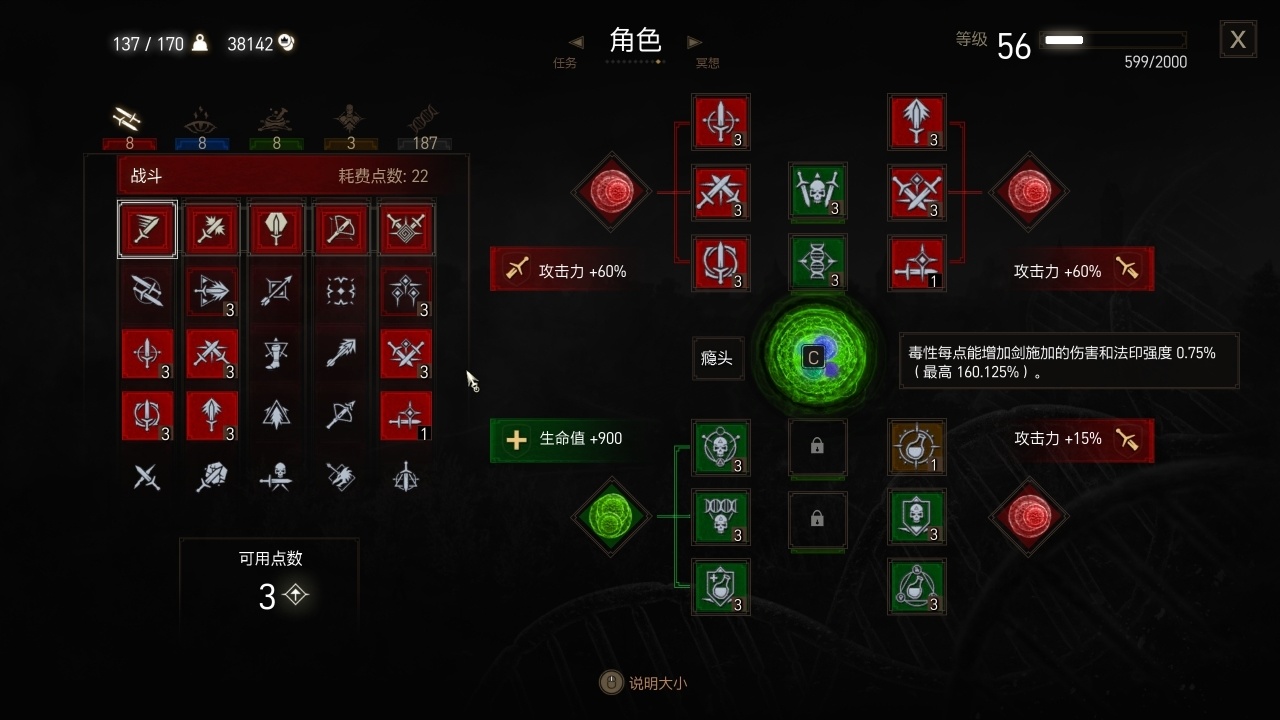Select the Muscle Memory skill in the combat grid

pos(147,228)
